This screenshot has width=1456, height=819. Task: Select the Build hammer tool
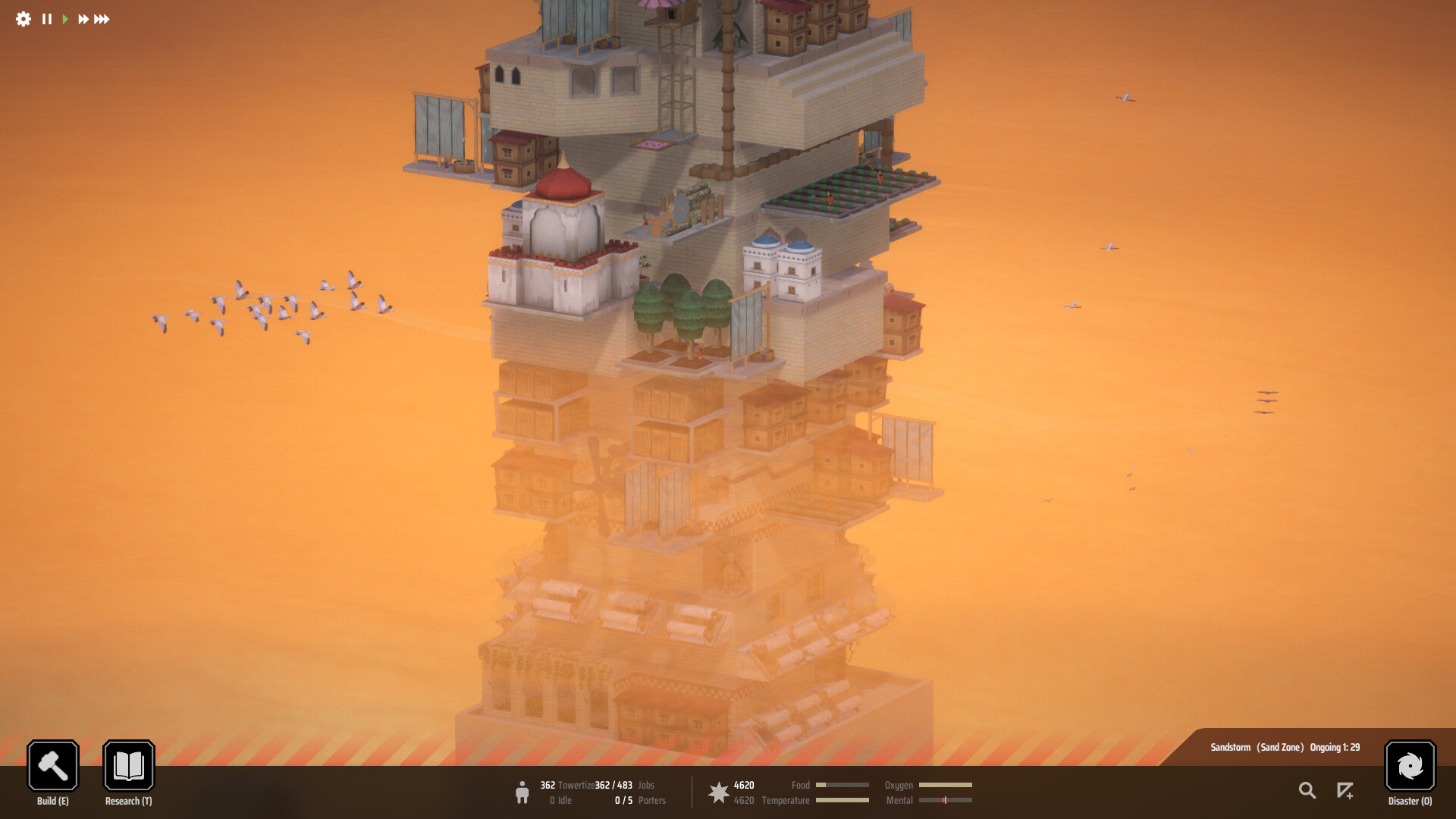(52, 766)
